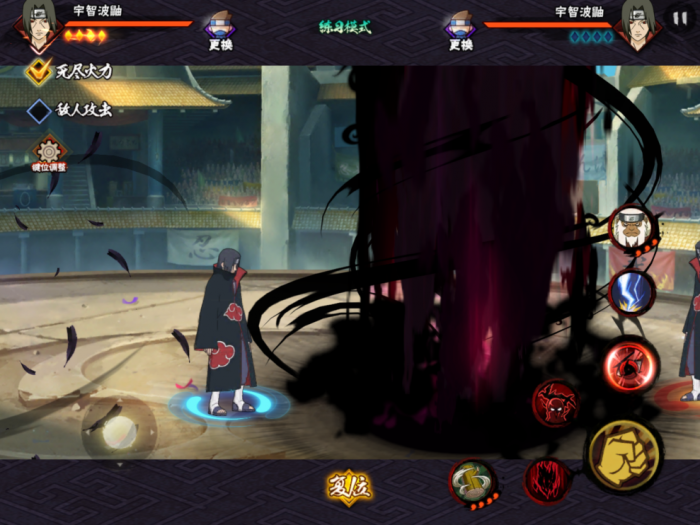Trigger the red flaming face ultimate skill
This screenshot has width=700, height=525.
[x=547, y=480]
